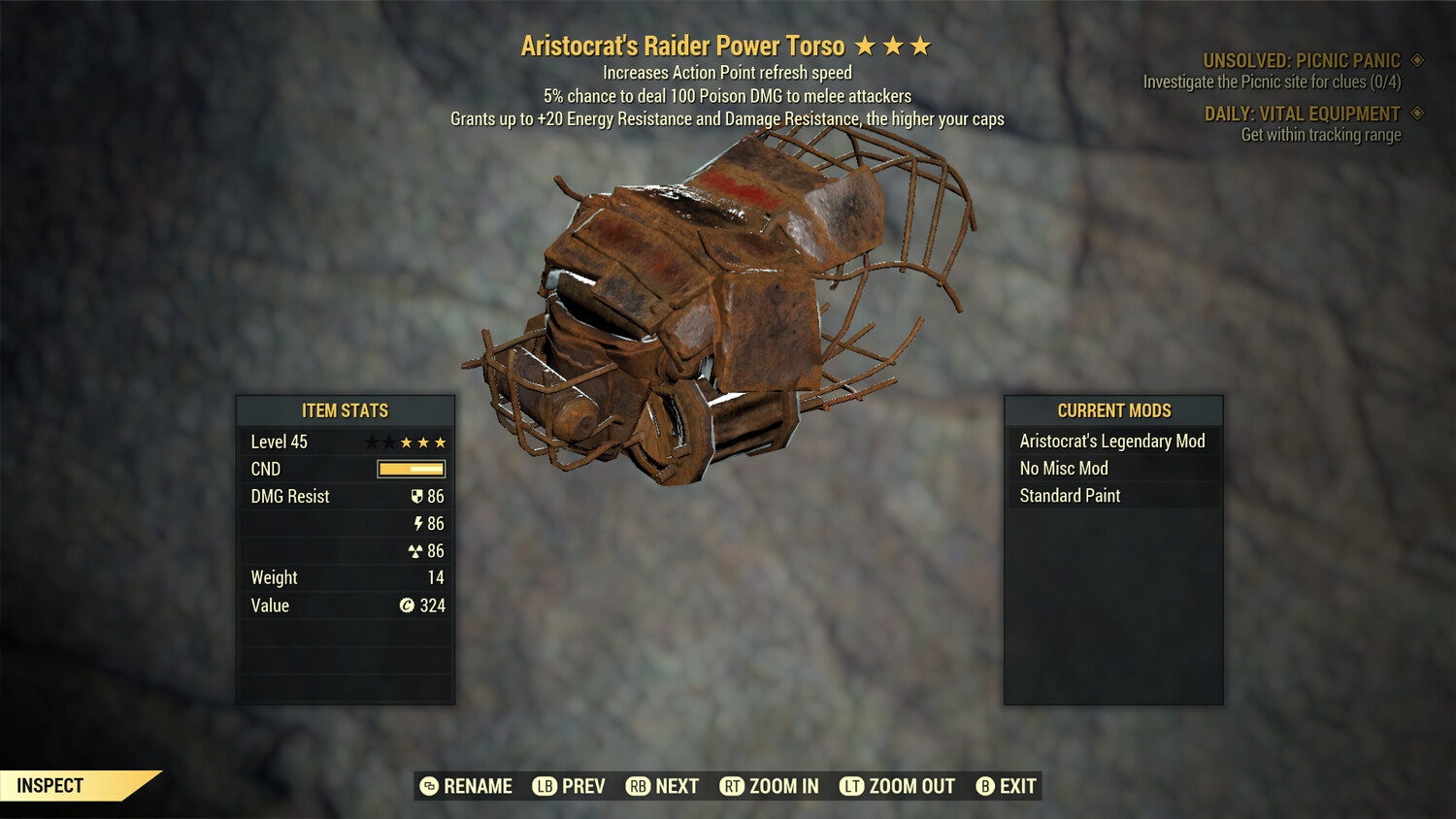Select the lightning energy resistance icon
Screen dimensions: 1456x819
tap(417, 523)
